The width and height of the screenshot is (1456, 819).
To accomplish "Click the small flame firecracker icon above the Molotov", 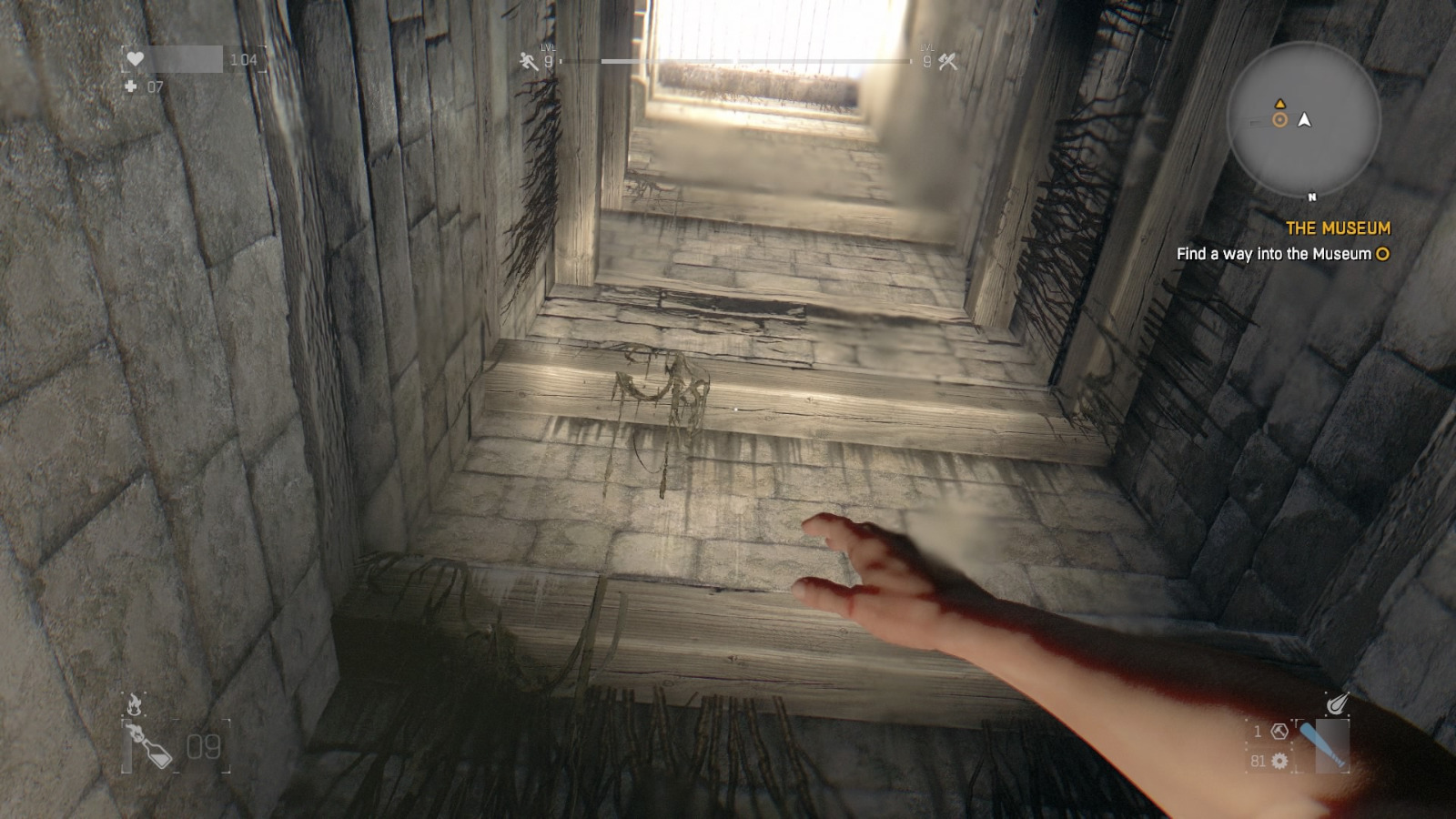I will pyautogui.click(x=134, y=703).
